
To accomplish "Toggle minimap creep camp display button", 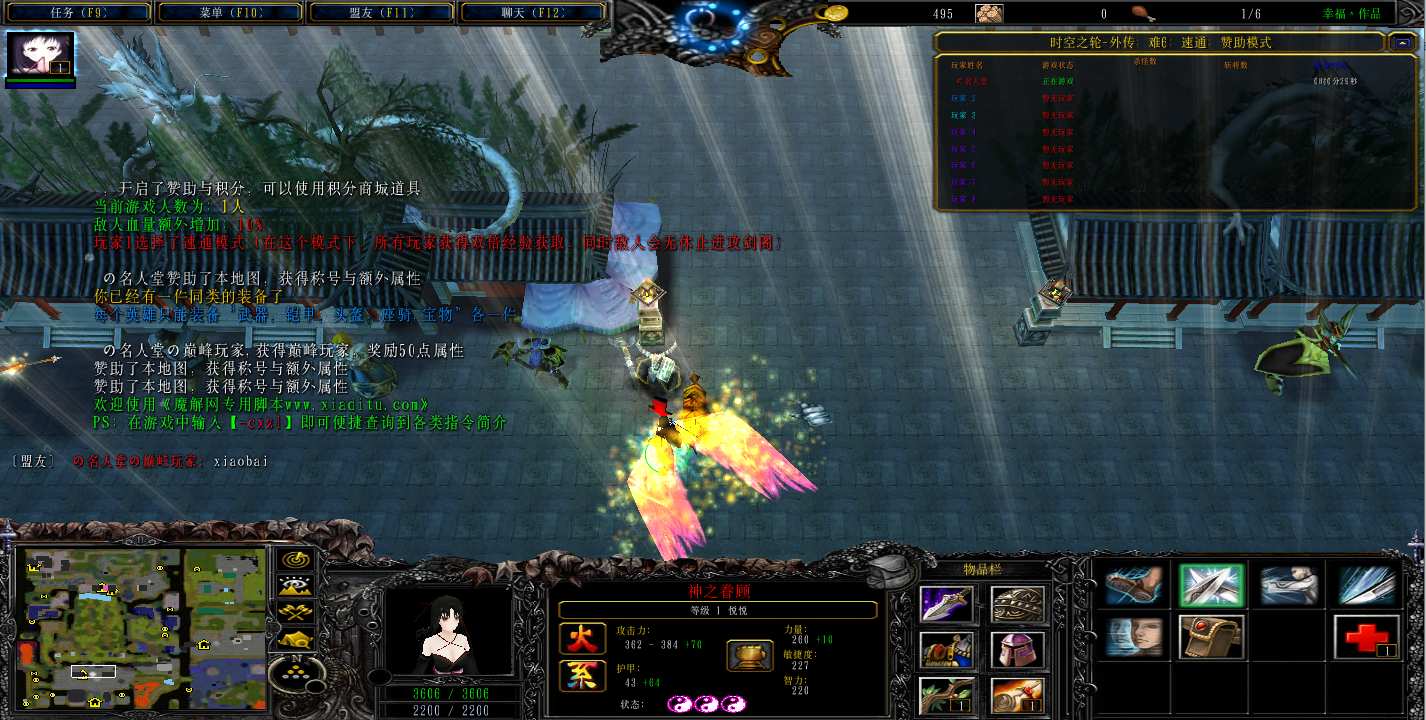I will 296,638.
